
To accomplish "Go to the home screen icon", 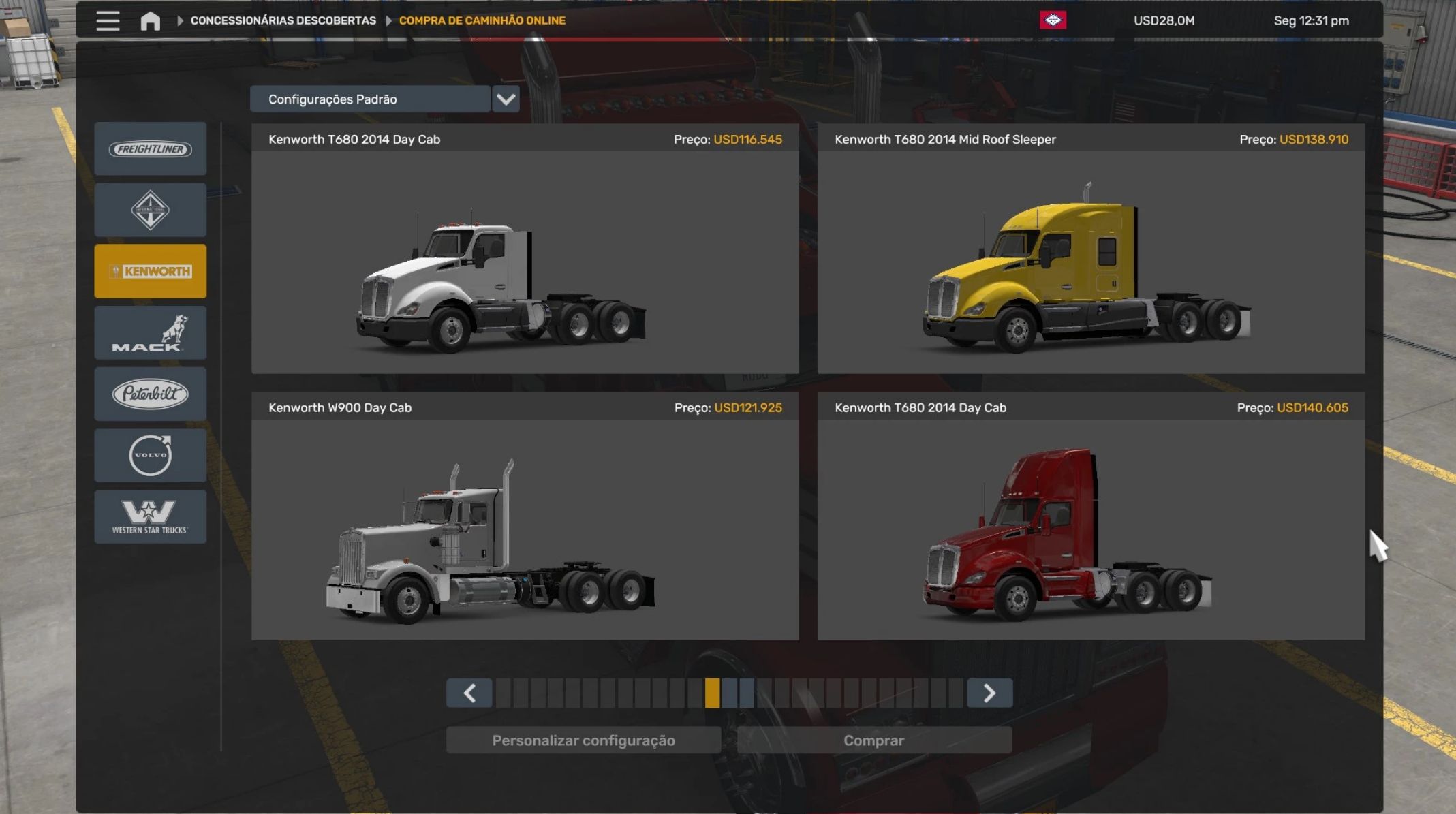I will [x=150, y=21].
